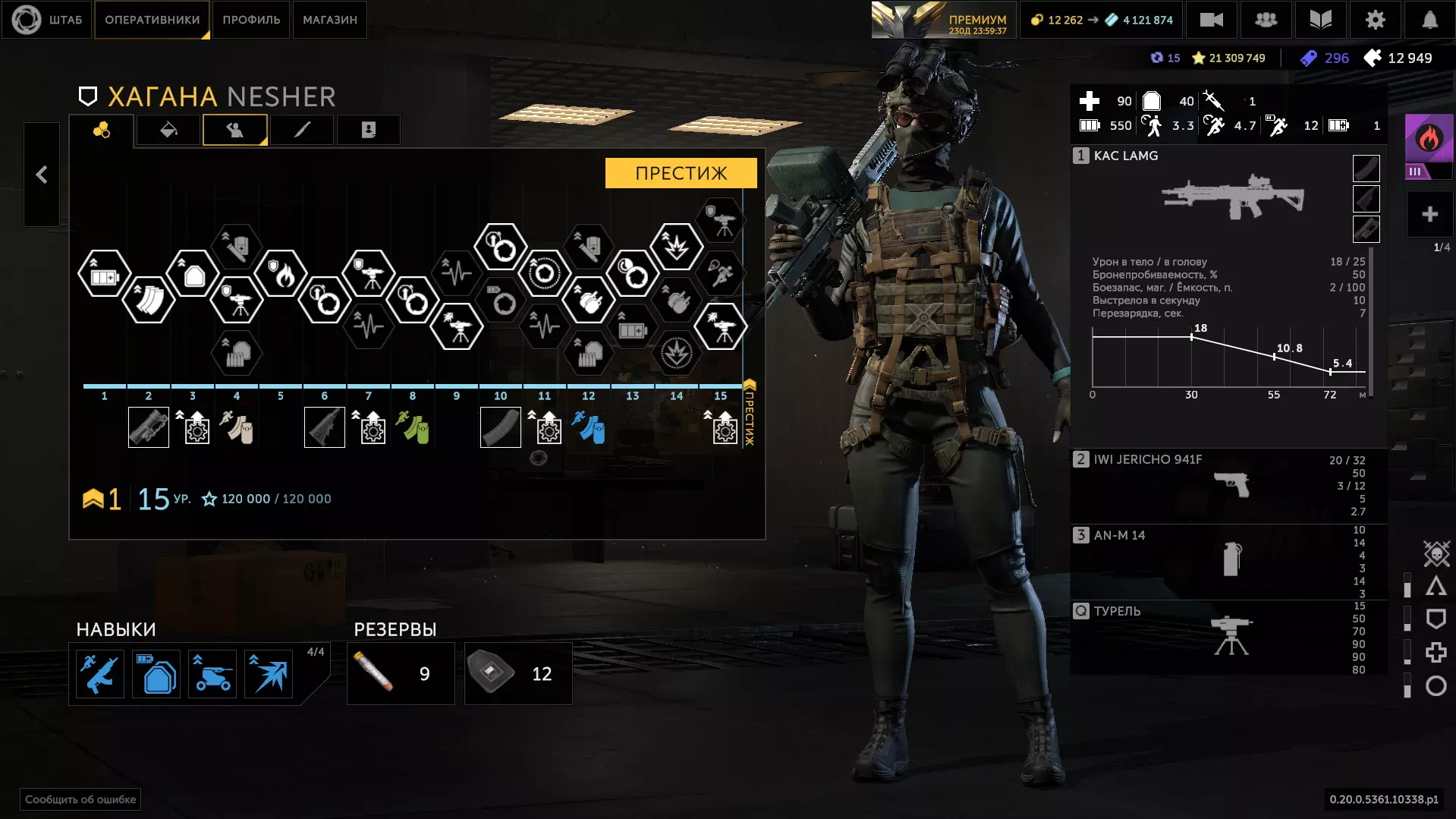Go to the Магазин shop
This screenshot has width=1456, height=819.
point(329,20)
